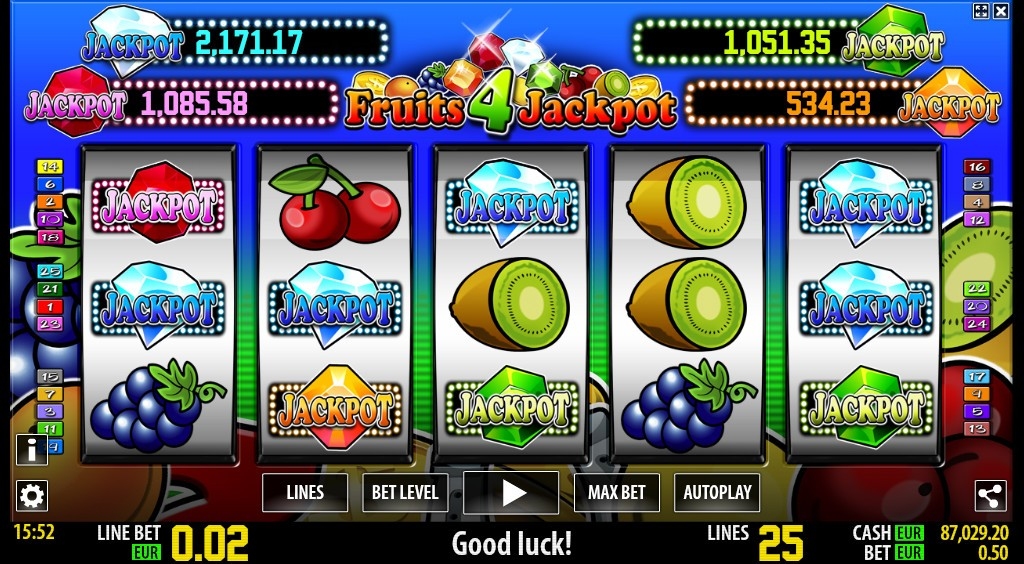Select payline marker 14
This screenshot has width=1024, height=564.
tap(49, 167)
